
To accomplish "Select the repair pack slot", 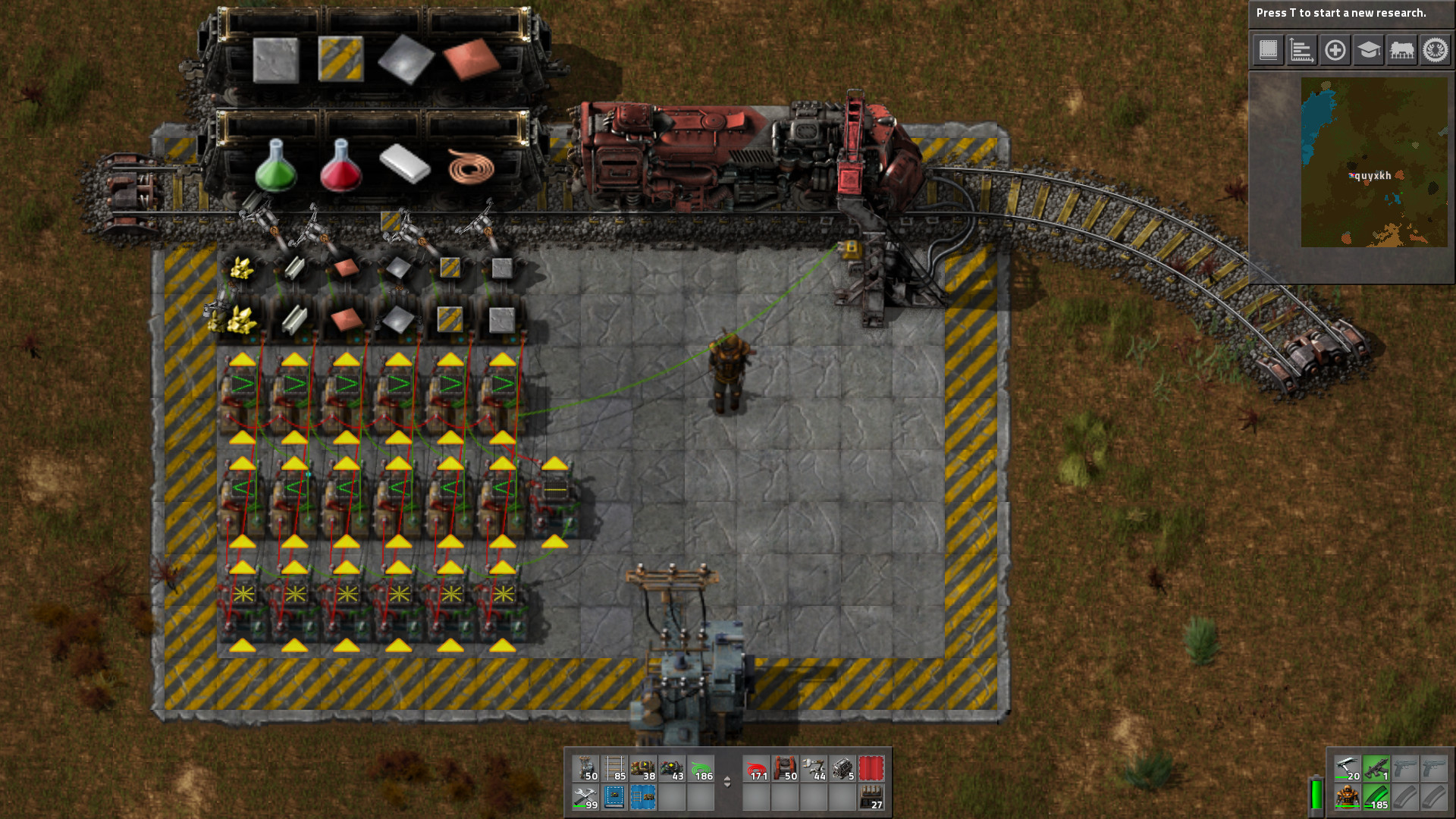I will (x=585, y=797).
